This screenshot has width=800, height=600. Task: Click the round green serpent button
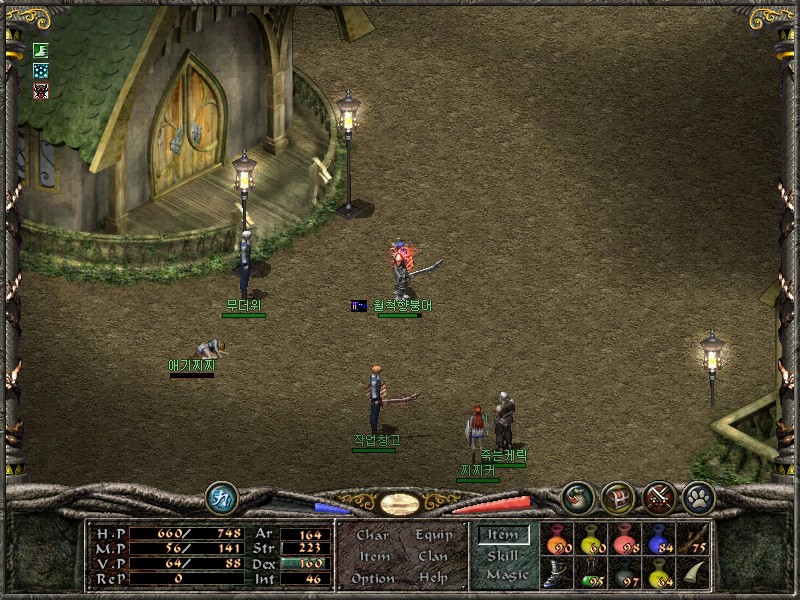click(x=577, y=496)
